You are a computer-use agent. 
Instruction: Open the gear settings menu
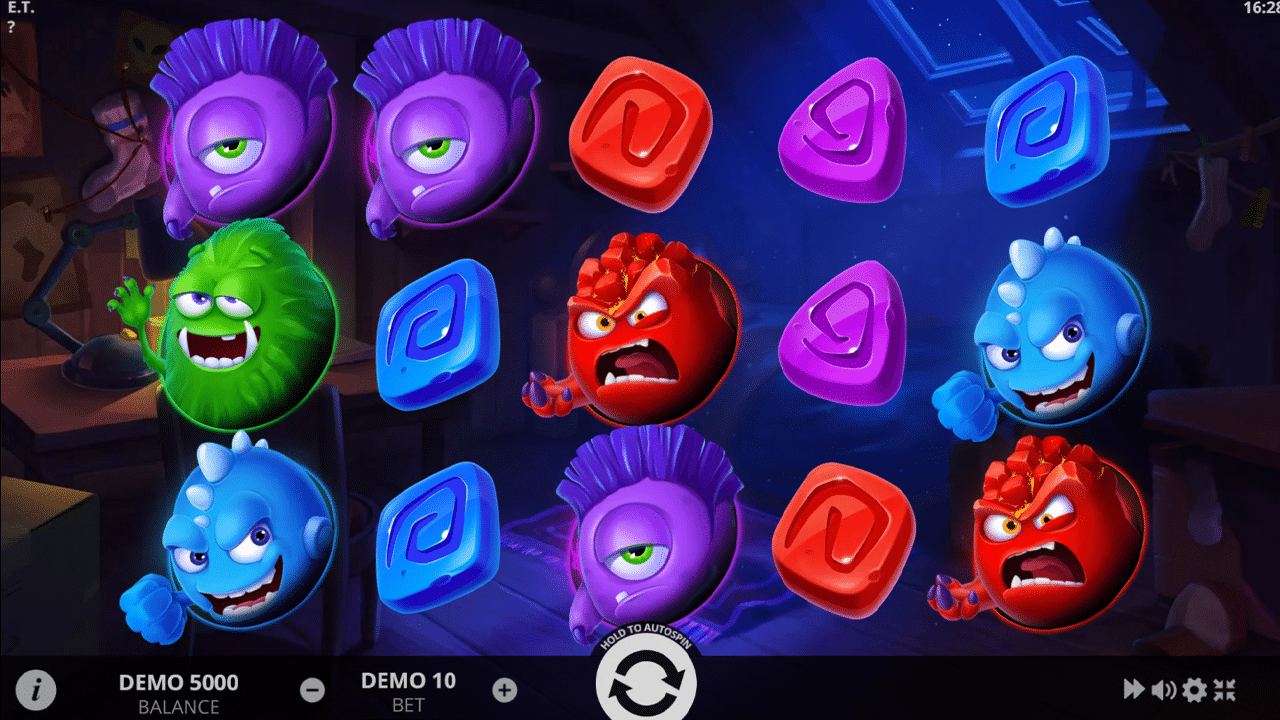coord(1194,689)
